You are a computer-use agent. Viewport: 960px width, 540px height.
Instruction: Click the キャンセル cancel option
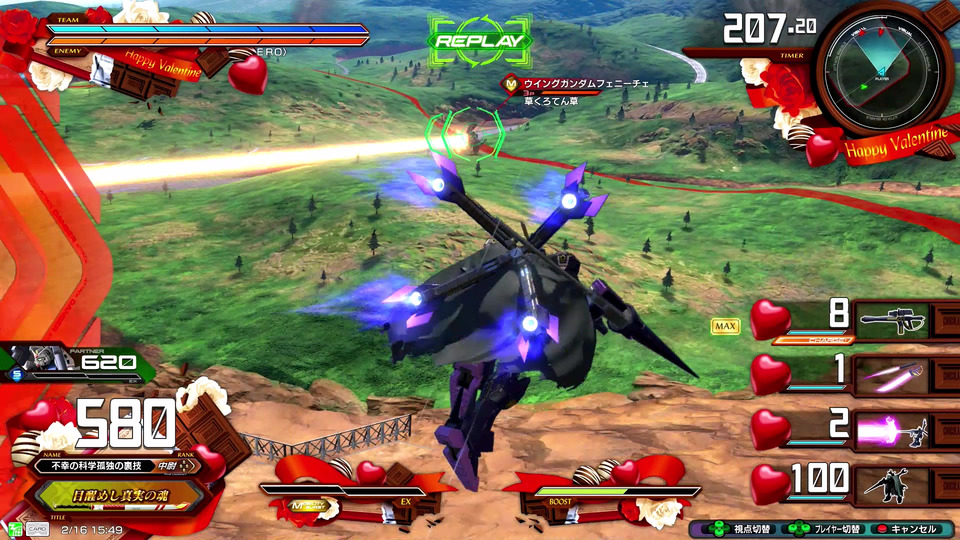tap(905, 529)
